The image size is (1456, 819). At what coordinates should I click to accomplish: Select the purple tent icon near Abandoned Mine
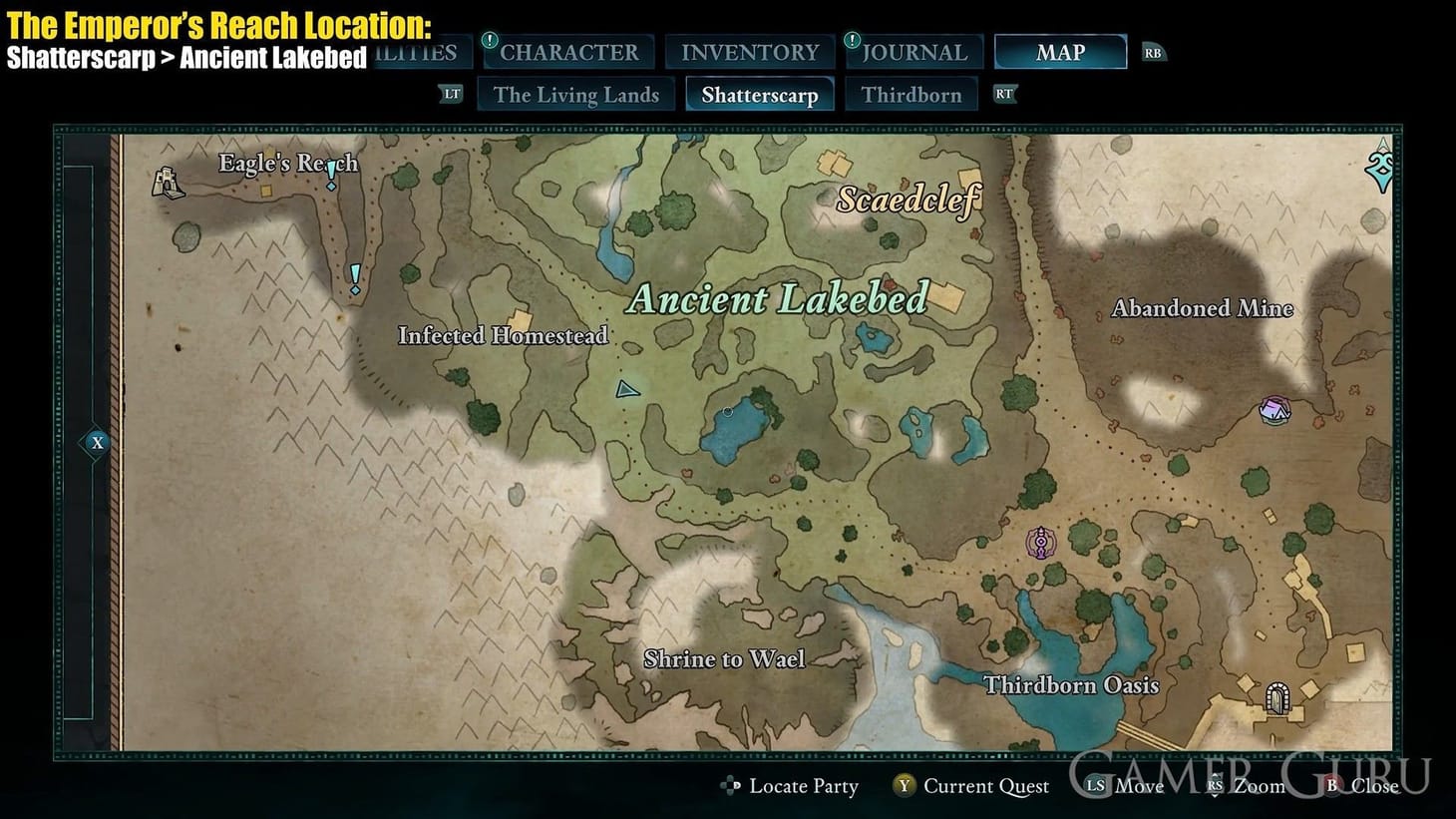pyautogui.click(x=1276, y=410)
